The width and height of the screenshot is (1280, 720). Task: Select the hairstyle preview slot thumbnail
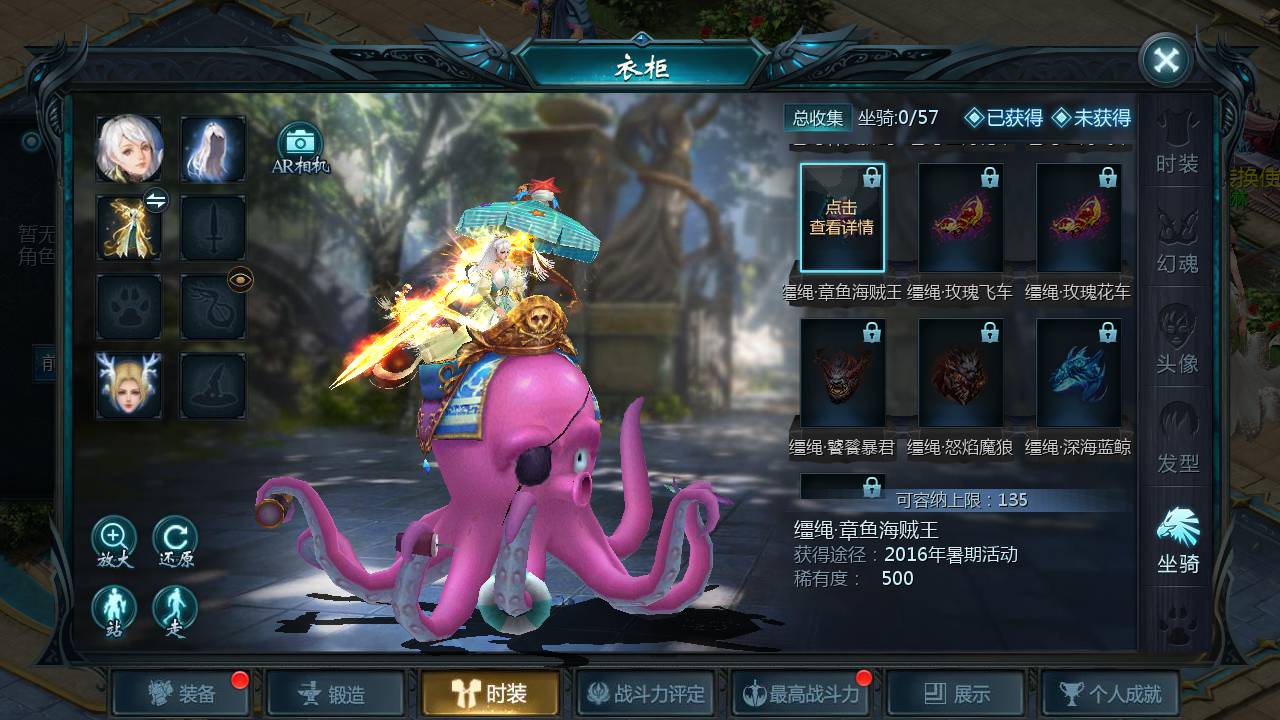point(213,148)
